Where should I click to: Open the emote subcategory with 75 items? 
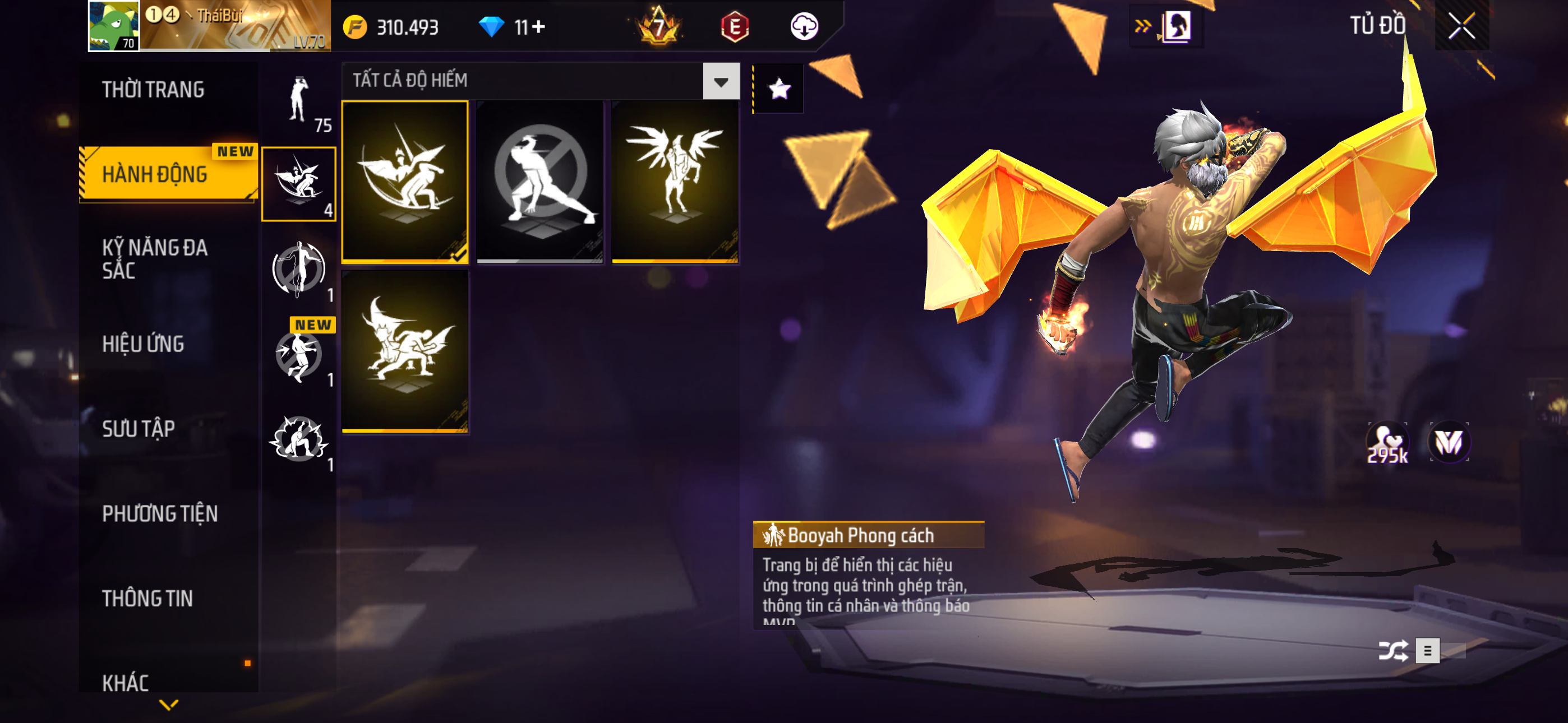click(299, 101)
